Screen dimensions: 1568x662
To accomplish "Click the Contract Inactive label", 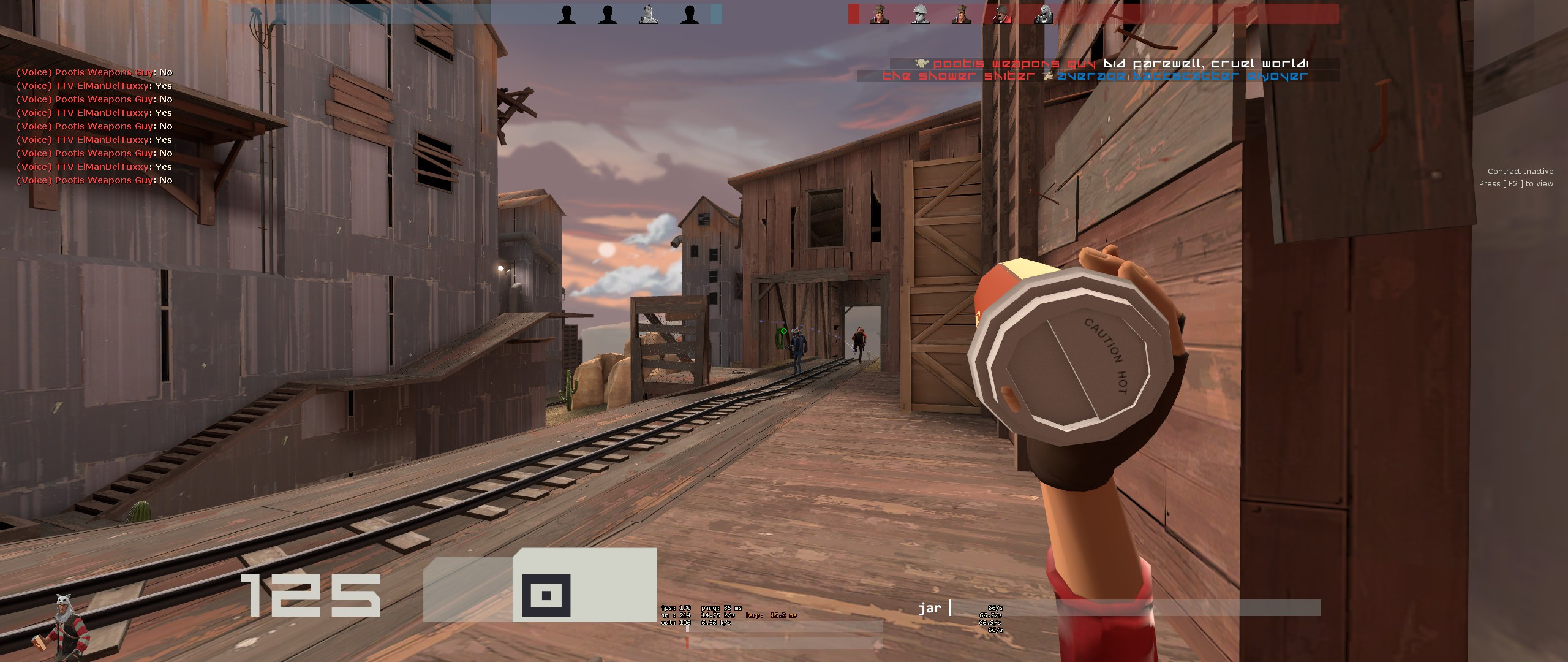I will [x=1521, y=171].
